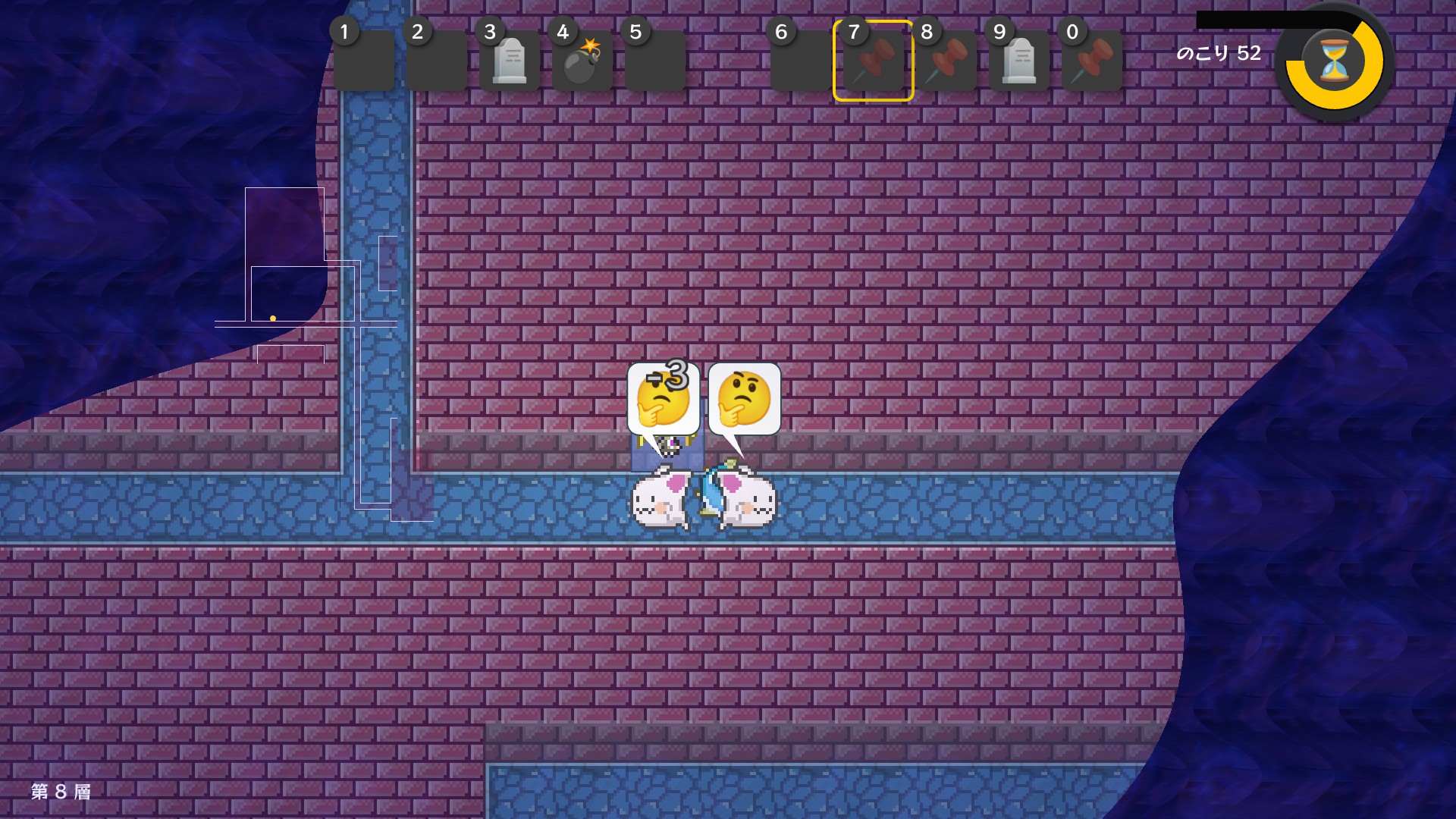Select the tombstone in hotbar slot 3

click(x=510, y=61)
